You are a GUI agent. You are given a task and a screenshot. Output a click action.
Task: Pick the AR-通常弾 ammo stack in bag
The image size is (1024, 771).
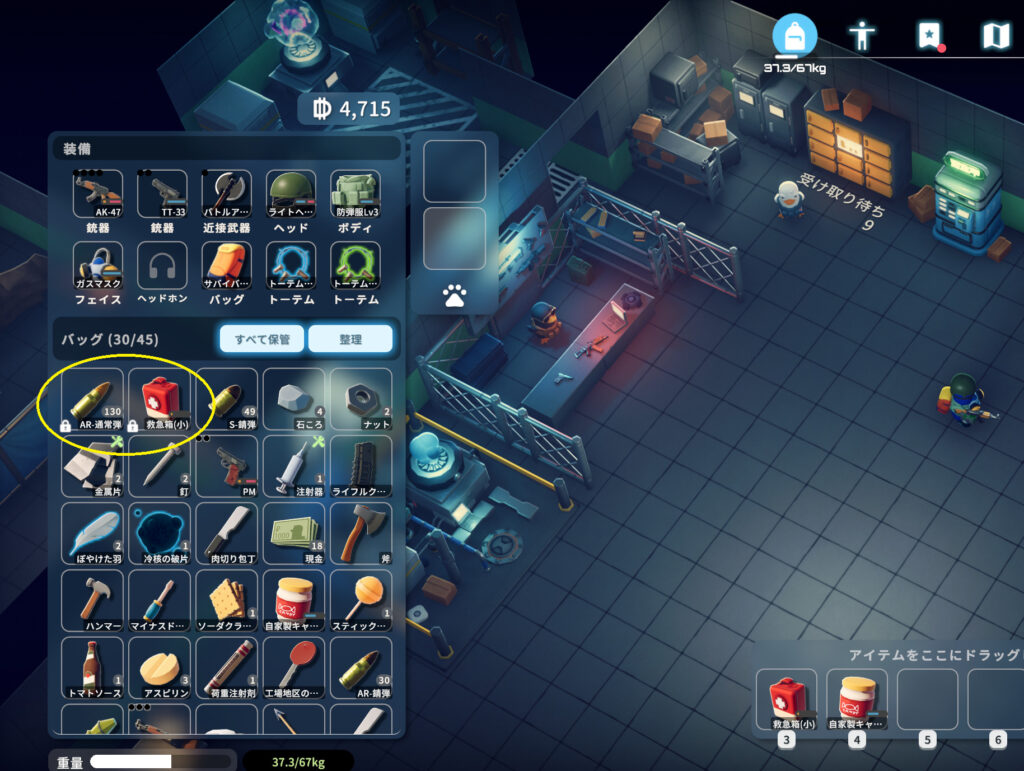click(x=92, y=398)
